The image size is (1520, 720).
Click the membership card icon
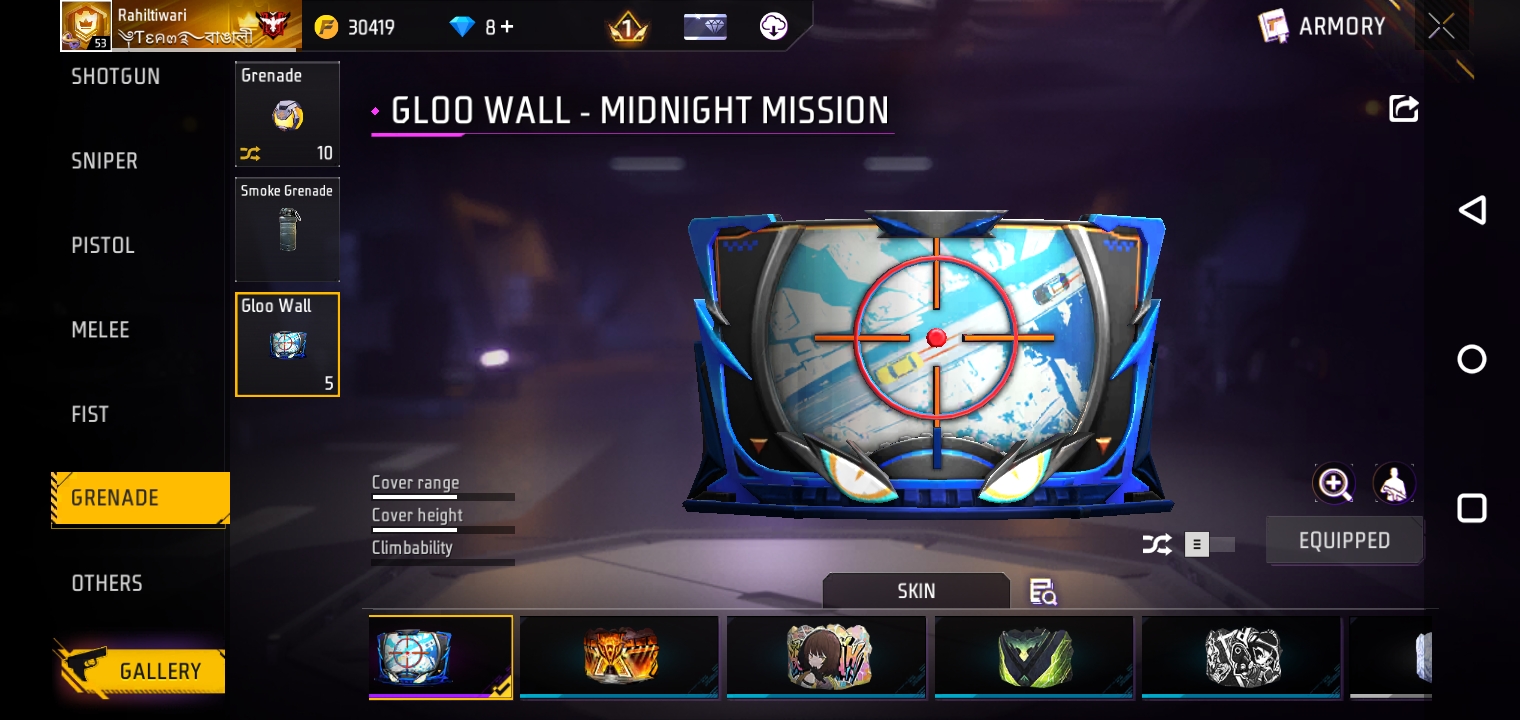tap(706, 26)
